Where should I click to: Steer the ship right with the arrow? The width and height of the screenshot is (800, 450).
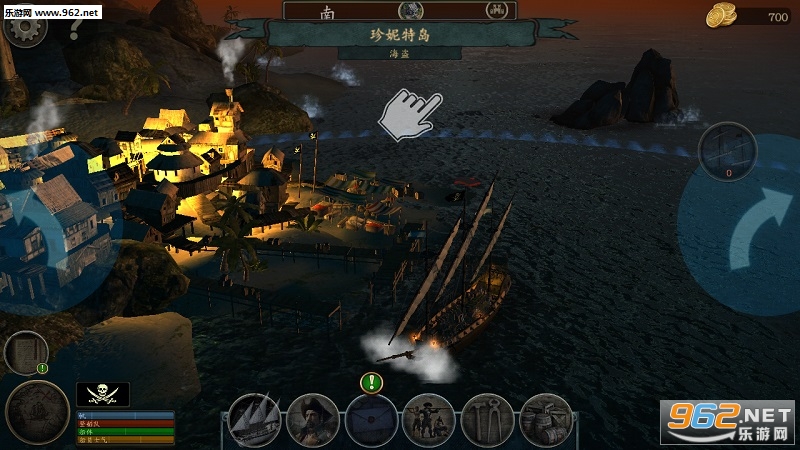click(x=741, y=230)
